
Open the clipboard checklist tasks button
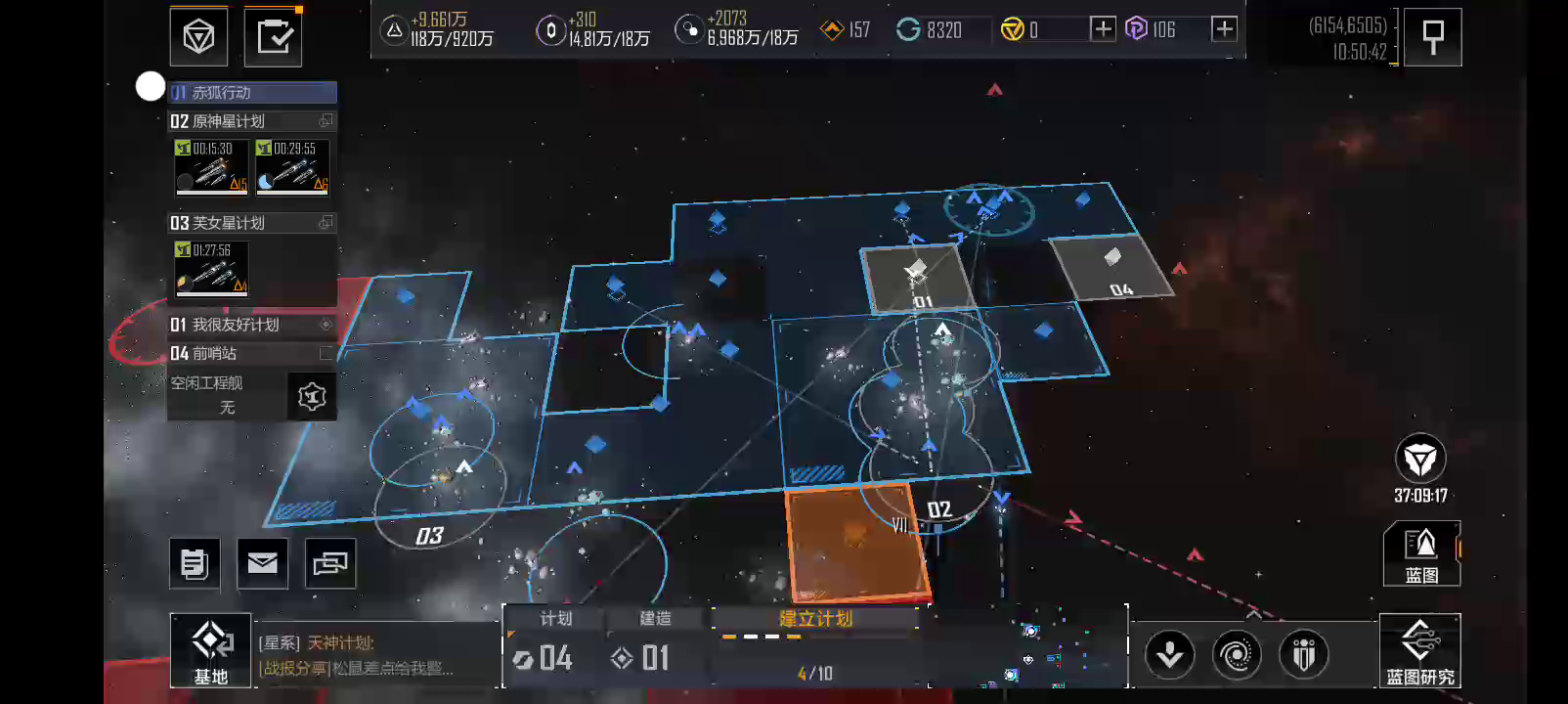pyautogui.click(x=273, y=37)
